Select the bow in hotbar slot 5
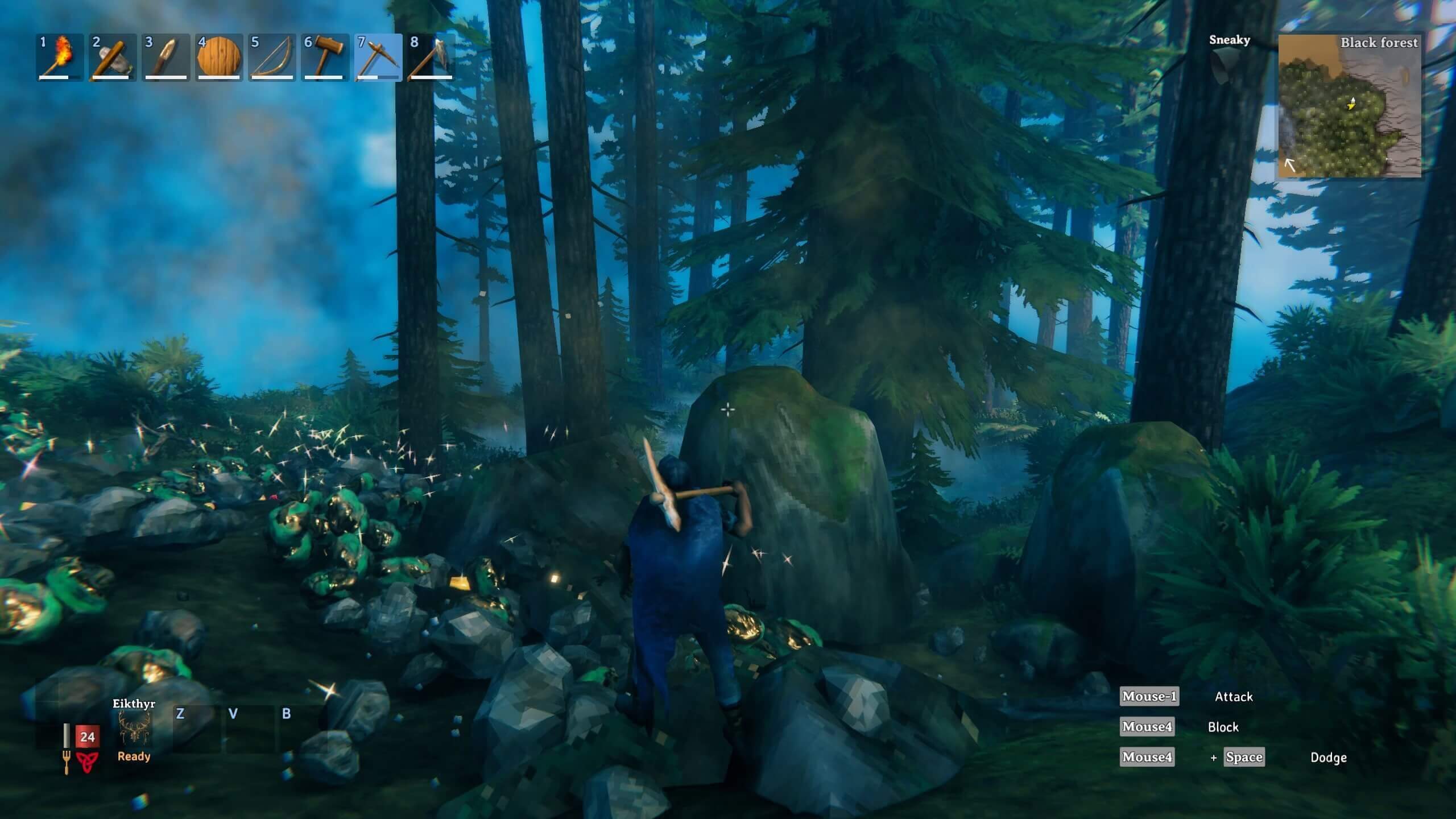 pyautogui.click(x=271, y=57)
